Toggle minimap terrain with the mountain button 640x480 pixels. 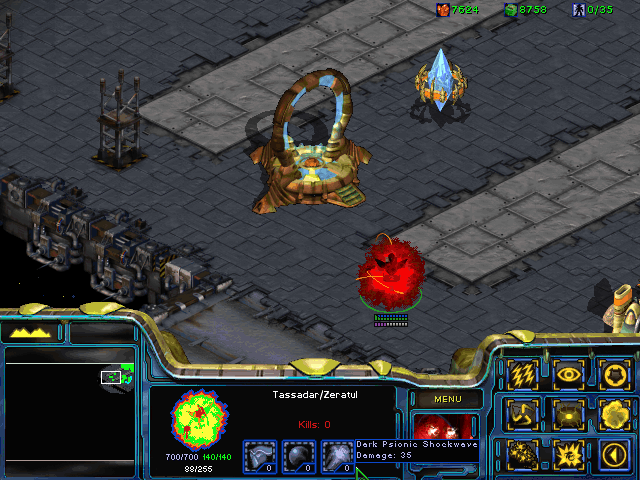pyautogui.click(x=30, y=332)
